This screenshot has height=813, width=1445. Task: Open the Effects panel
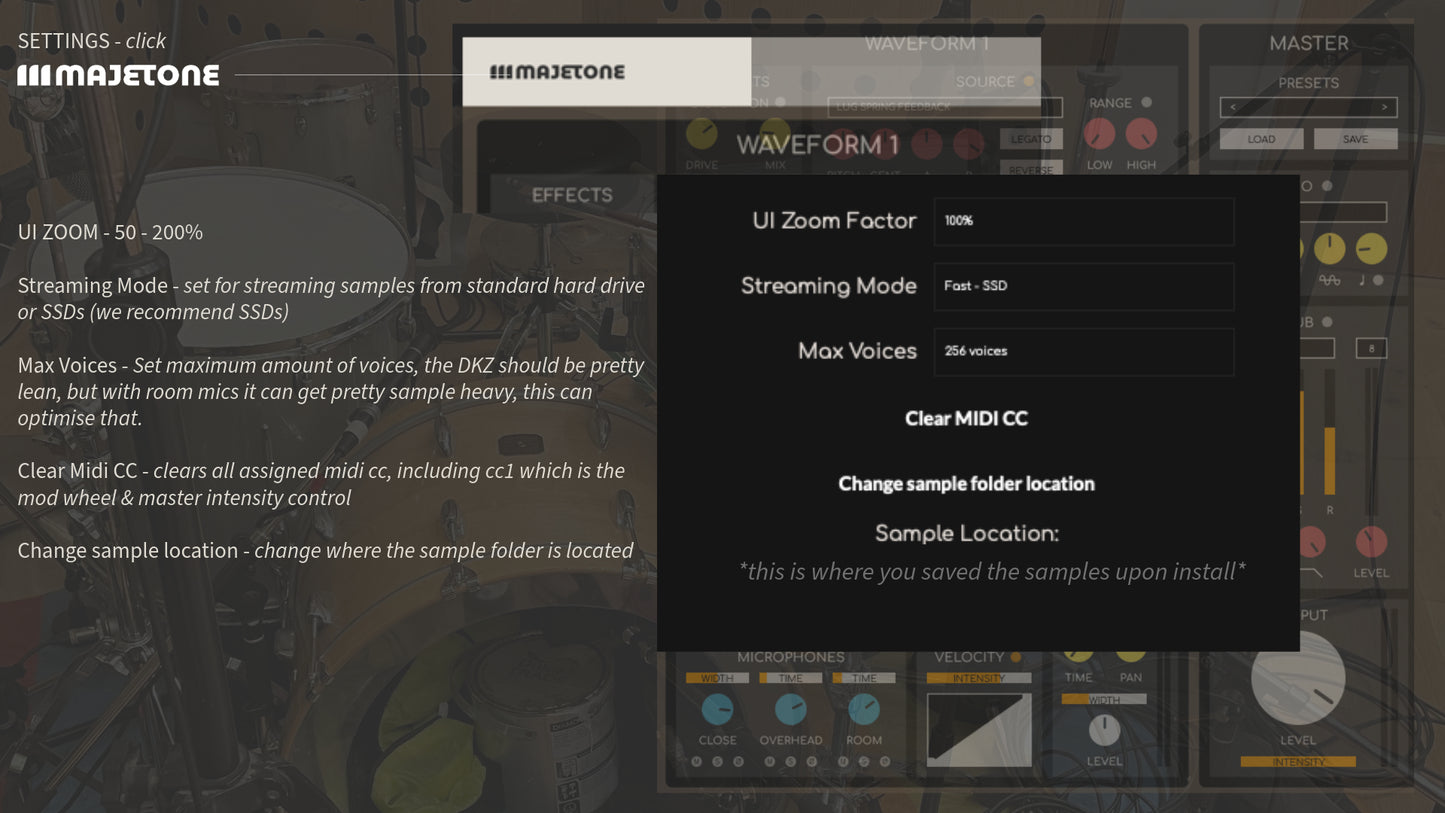point(572,195)
